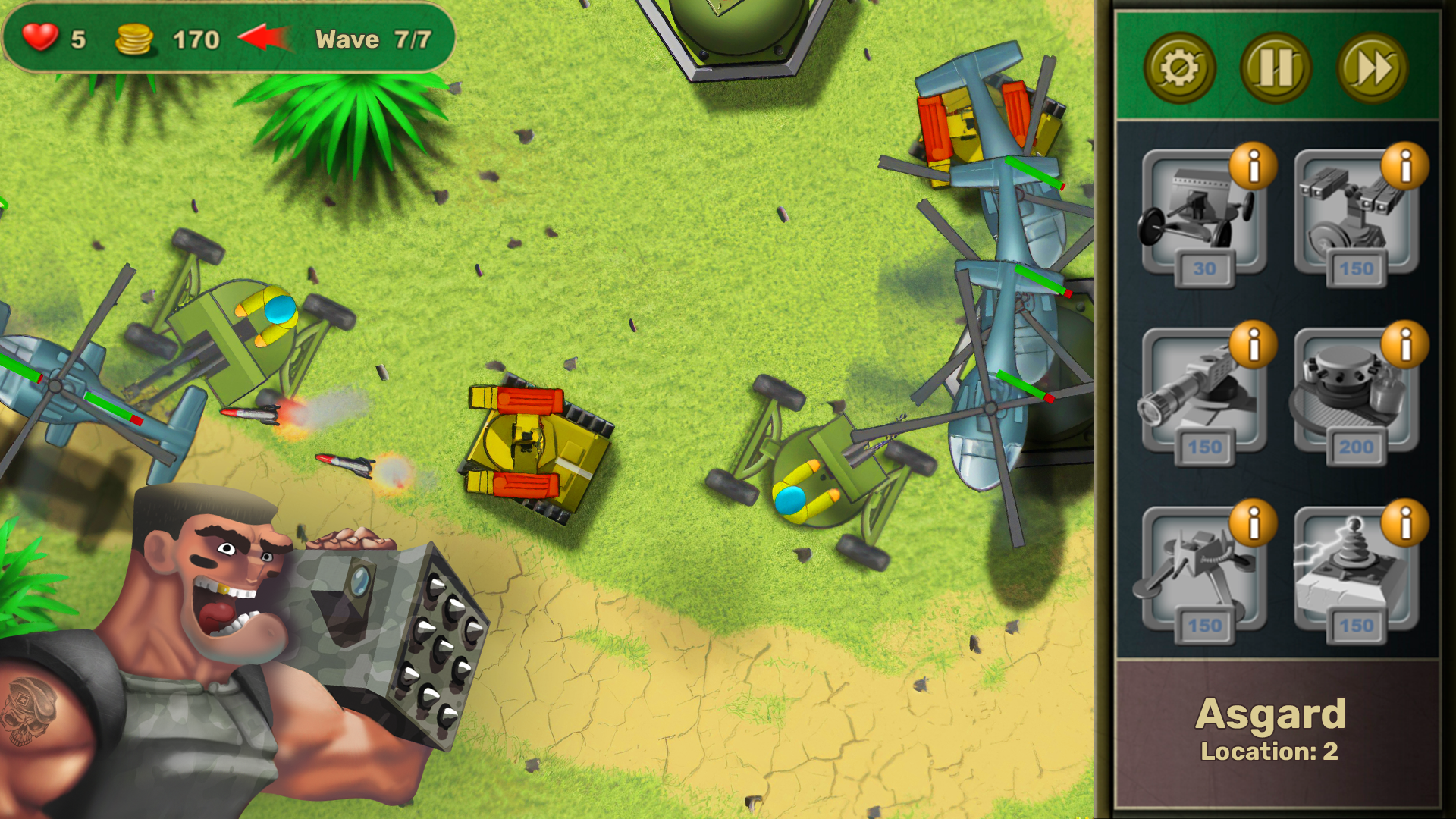Open the settings gear in side panel
The width and height of the screenshot is (1456, 819).
click(1180, 68)
